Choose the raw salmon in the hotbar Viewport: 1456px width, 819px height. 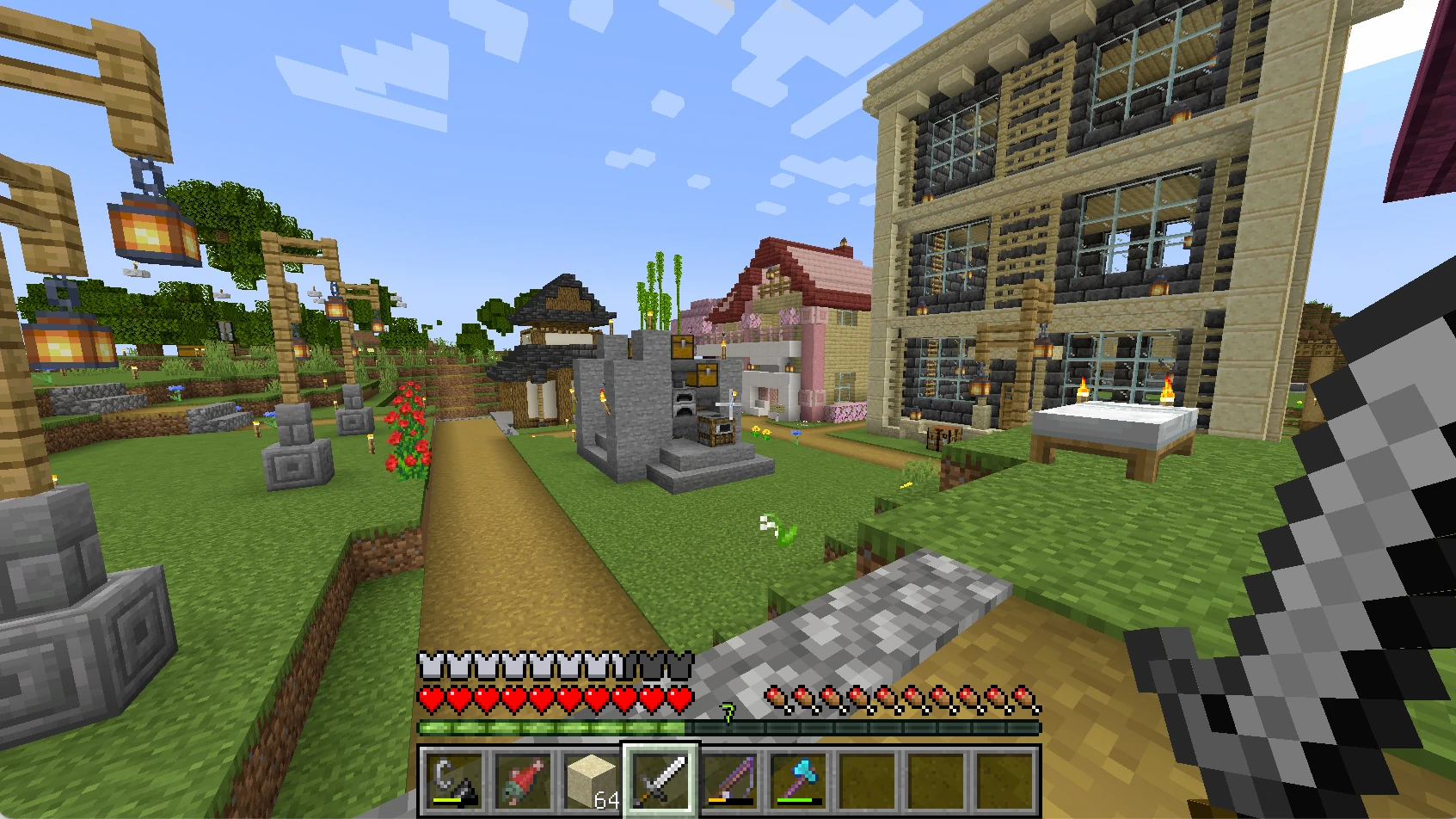[x=523, y=780]
